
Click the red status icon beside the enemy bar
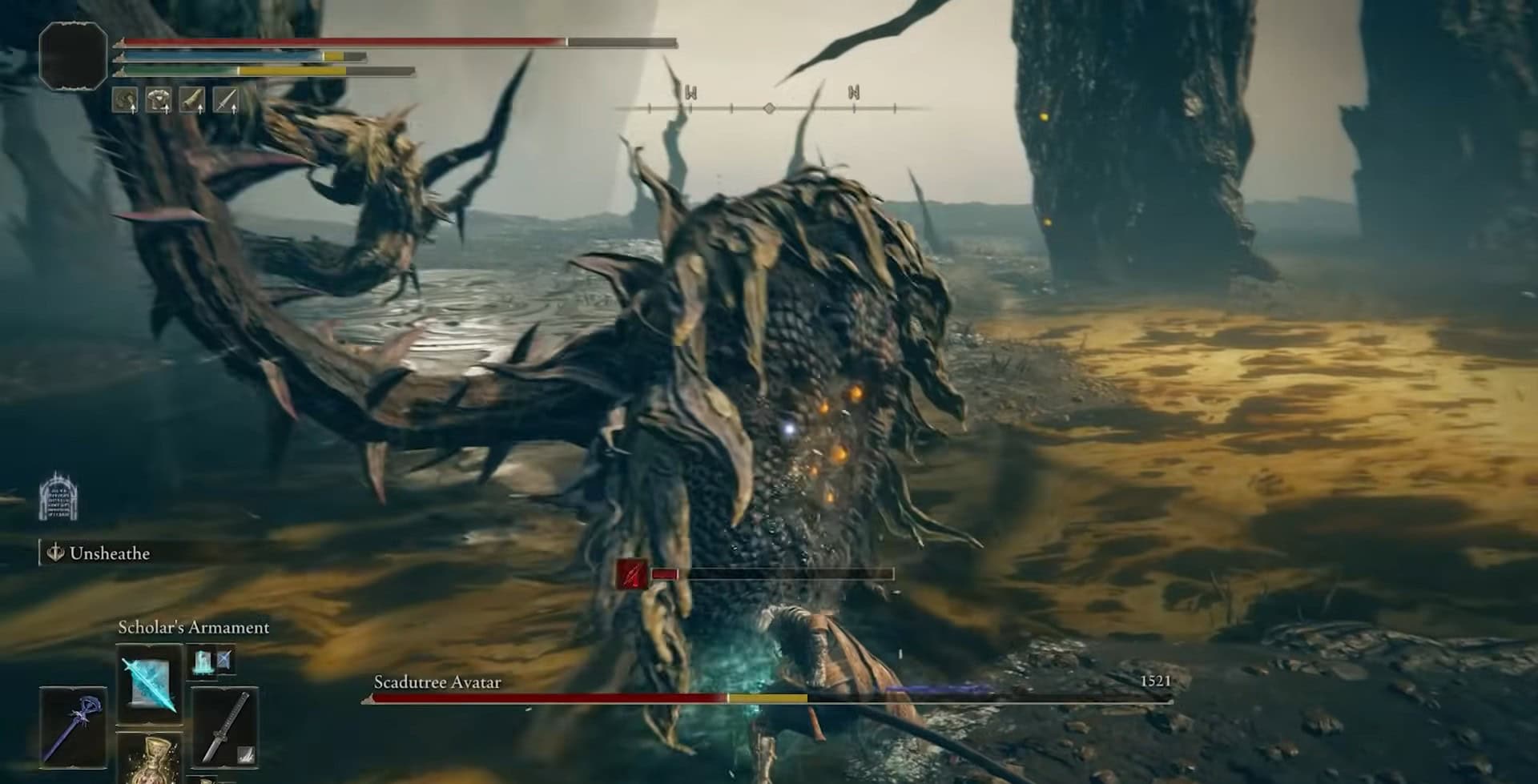631,574
